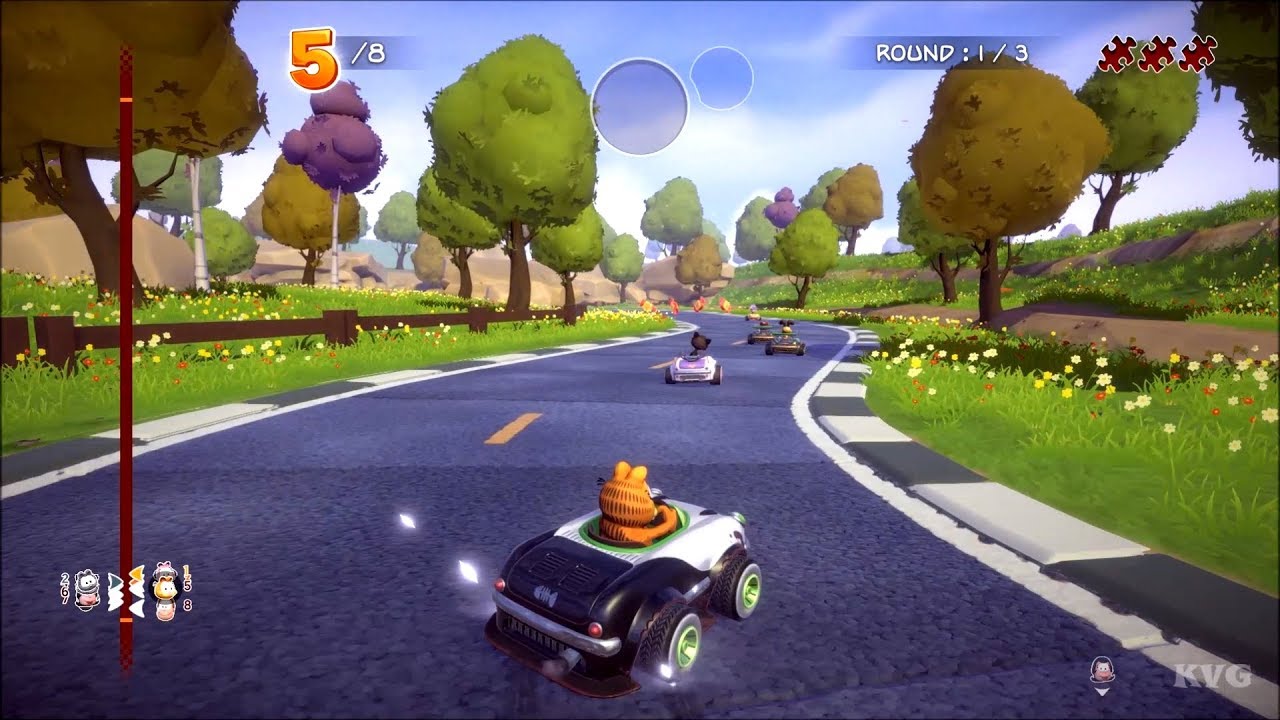Click the orange marker on the progress bar
This screenshot has width=1280, height=720.
click(126, 619)
